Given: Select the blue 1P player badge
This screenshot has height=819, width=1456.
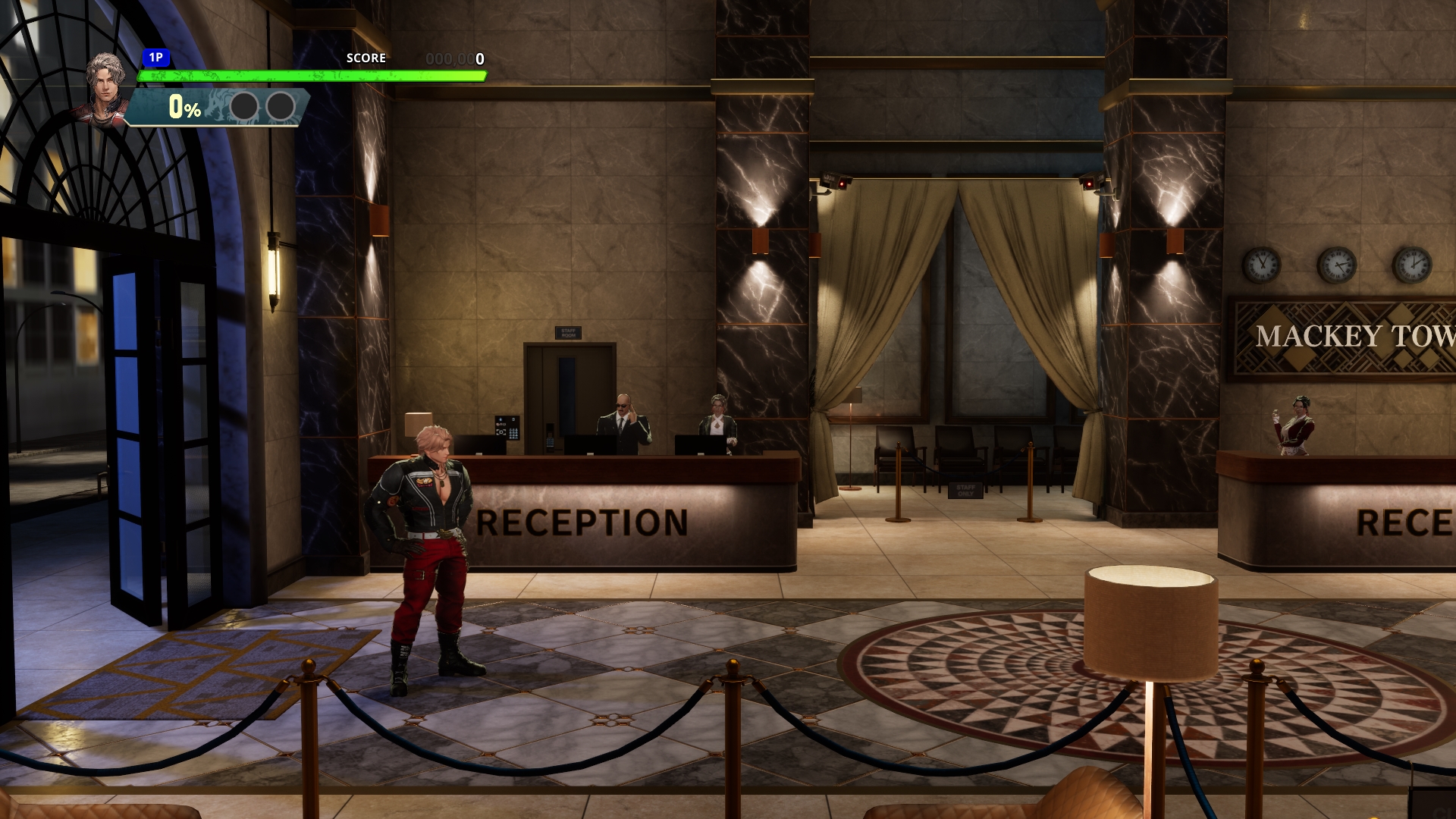Looking at the screenshot, I should tap(155, 58).
